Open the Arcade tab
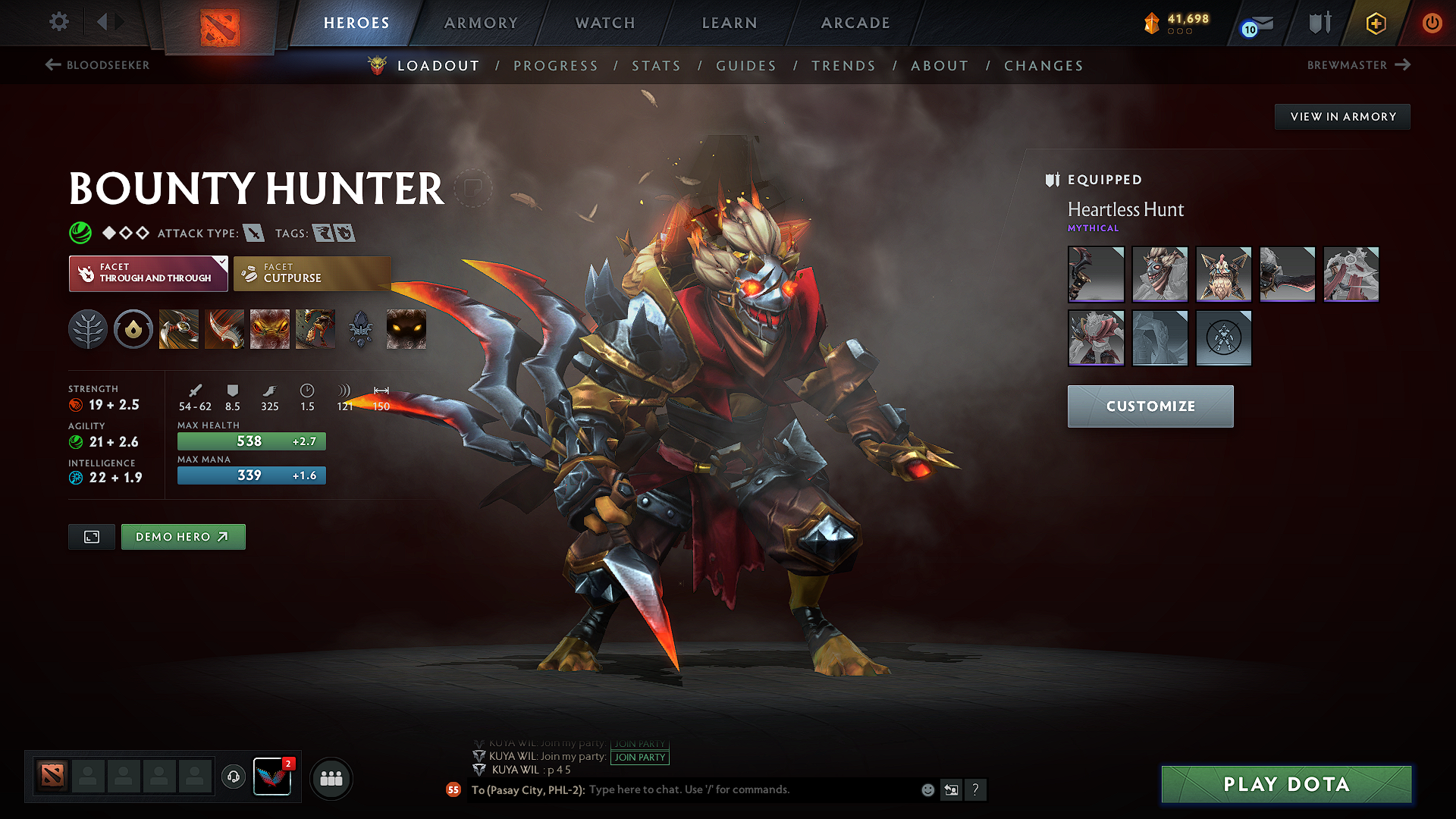1456x819 pixels. tap(855, 23)
